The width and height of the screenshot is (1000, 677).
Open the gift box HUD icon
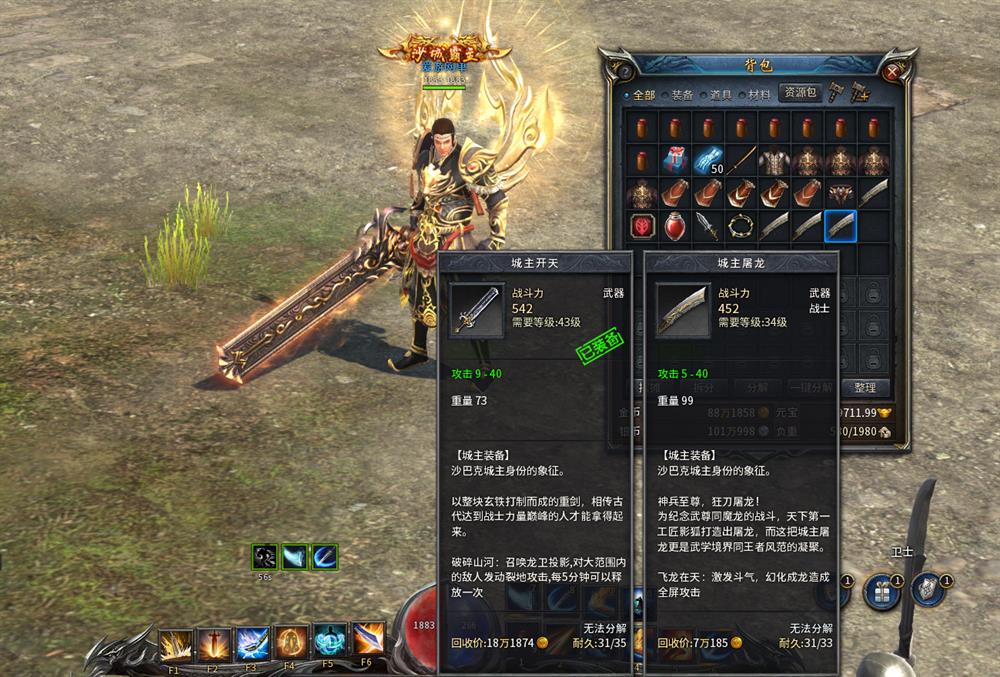(882, 590)
